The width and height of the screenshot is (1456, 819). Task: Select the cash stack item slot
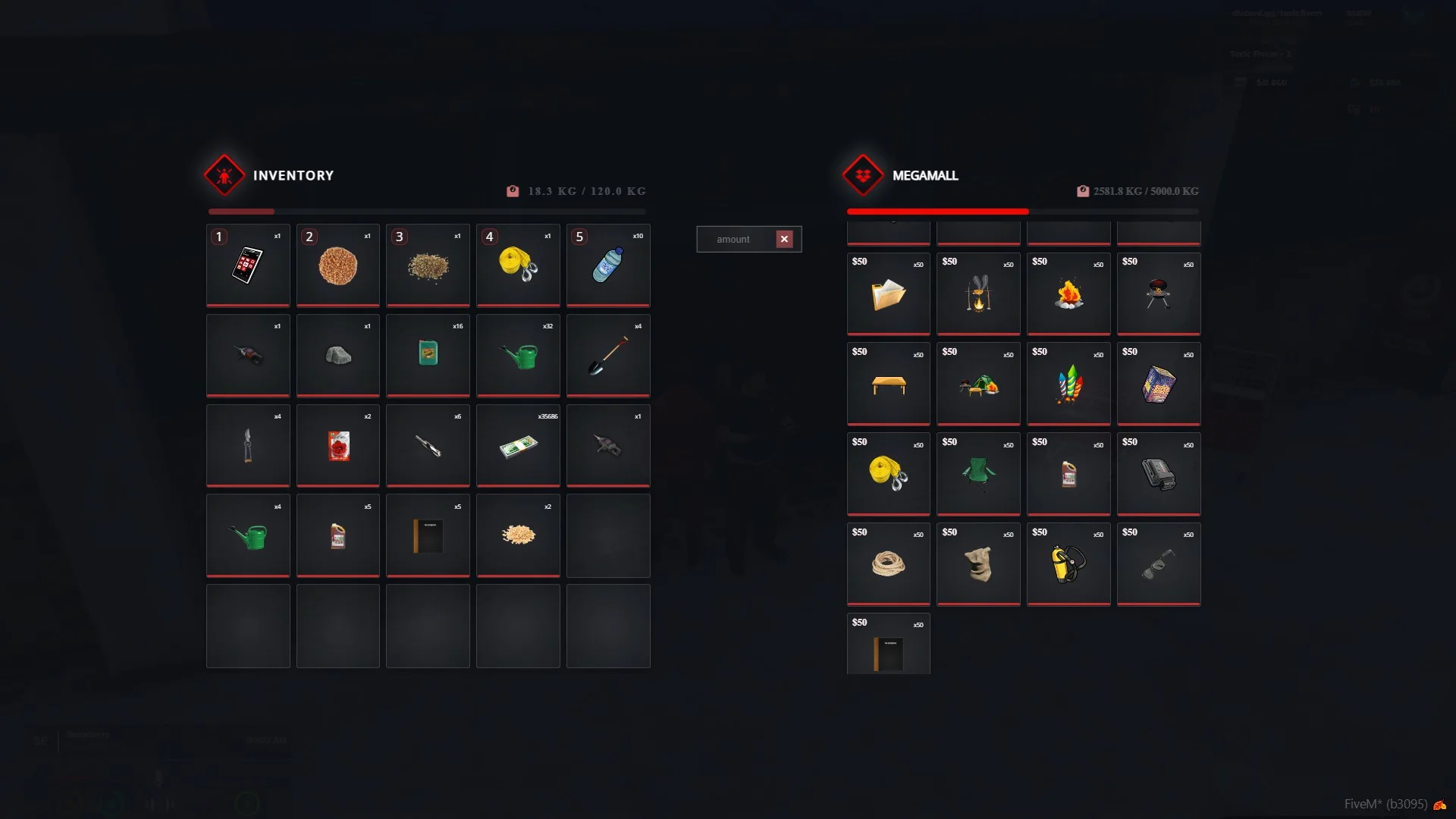coord(518,446)
